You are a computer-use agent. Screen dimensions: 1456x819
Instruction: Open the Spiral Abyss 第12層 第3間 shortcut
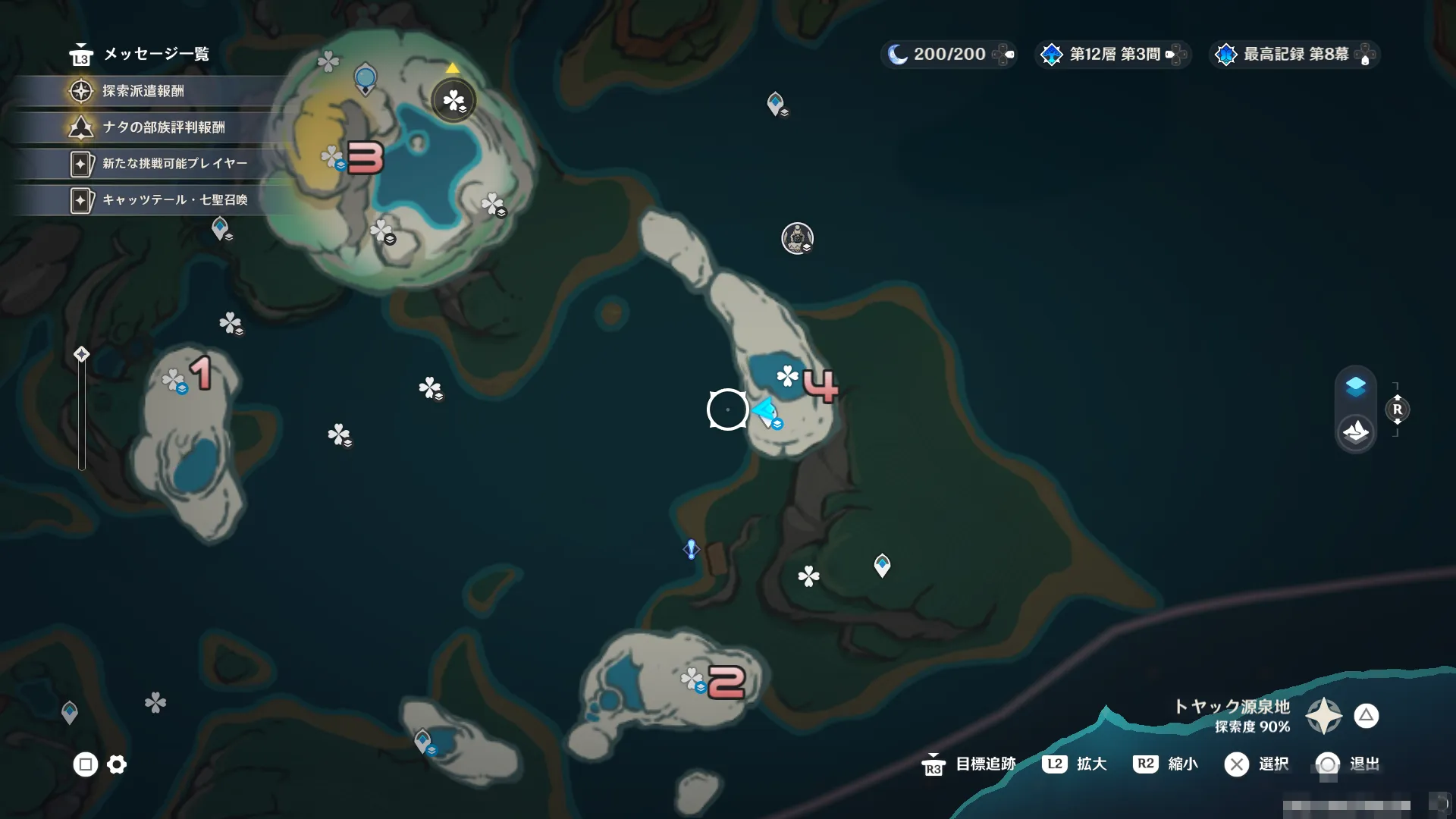[1113, 55]
